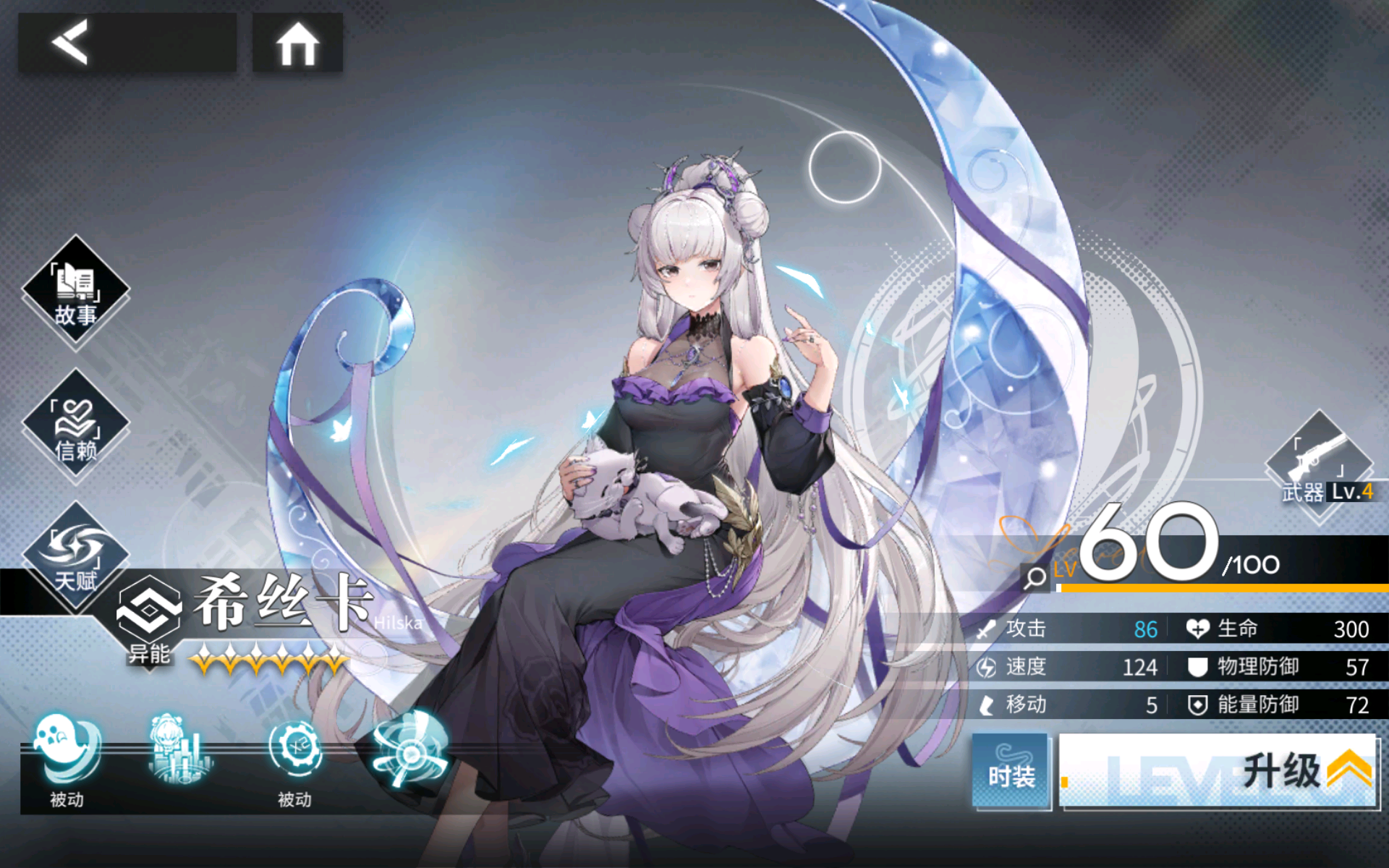Open the home screen via house icon
This screenshot has height=868, width=1389.
point(297,43)
